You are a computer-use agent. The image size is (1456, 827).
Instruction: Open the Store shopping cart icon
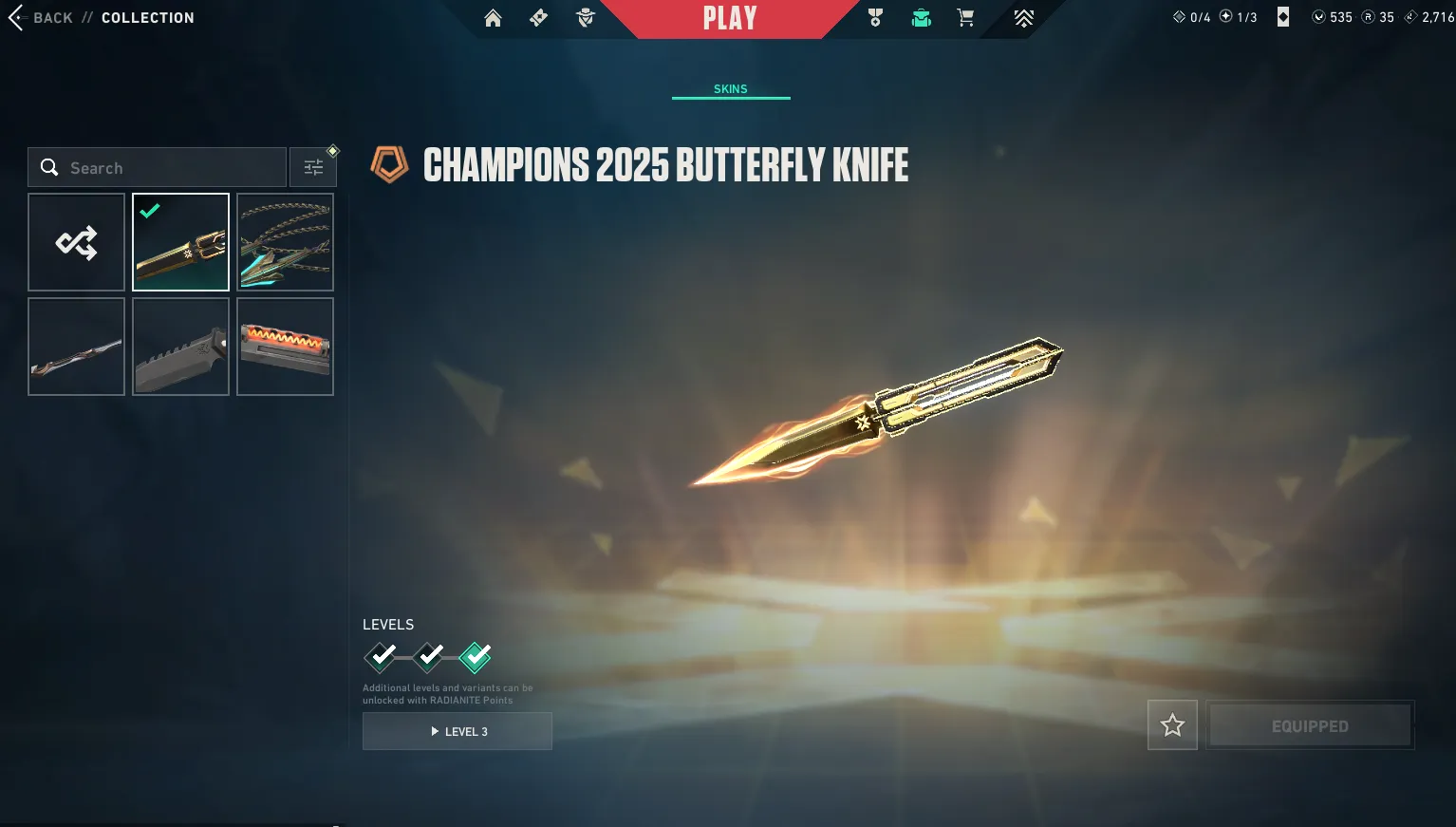pos(965,17)
